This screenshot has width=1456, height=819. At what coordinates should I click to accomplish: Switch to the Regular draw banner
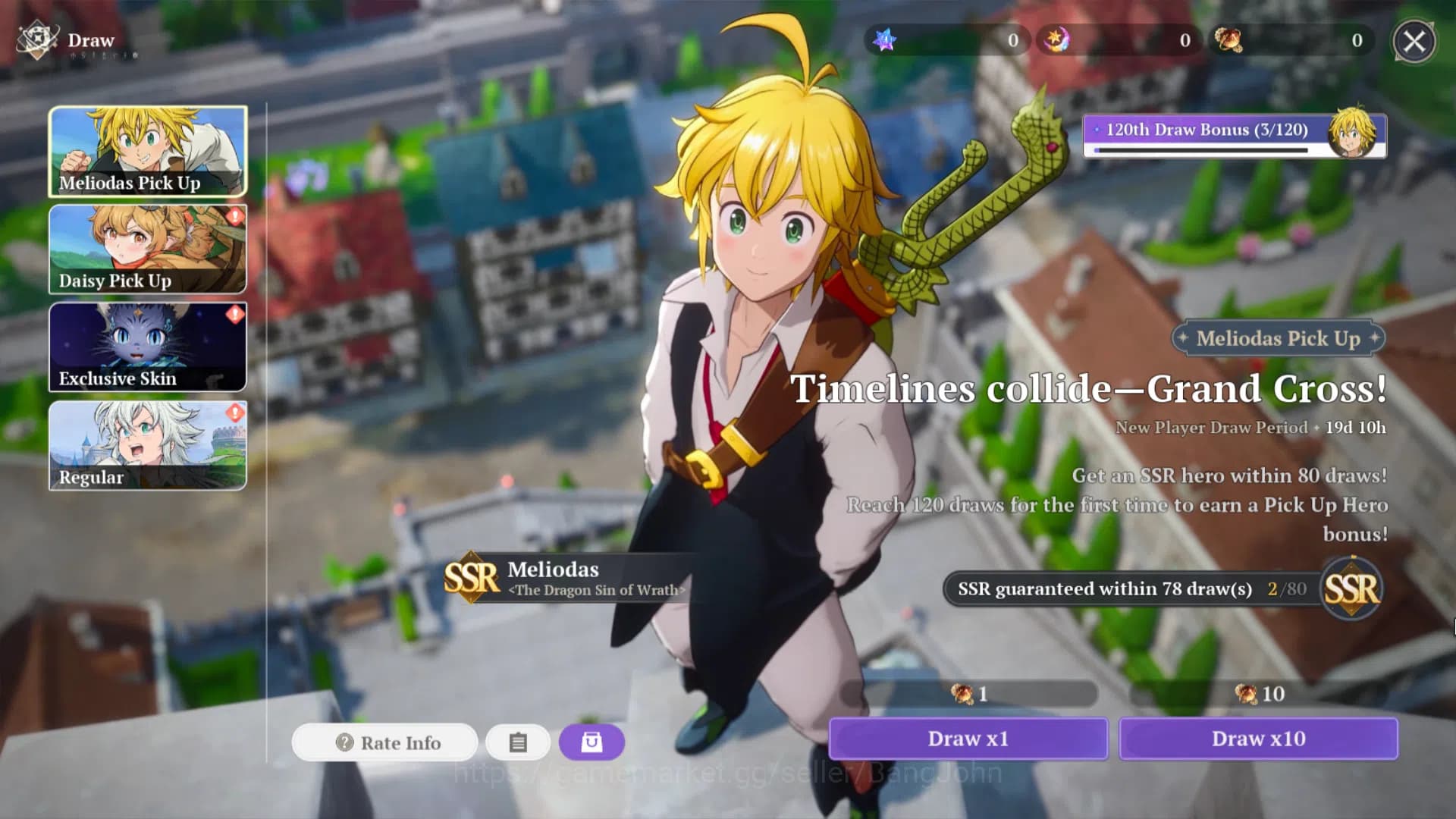pos(147,446)
